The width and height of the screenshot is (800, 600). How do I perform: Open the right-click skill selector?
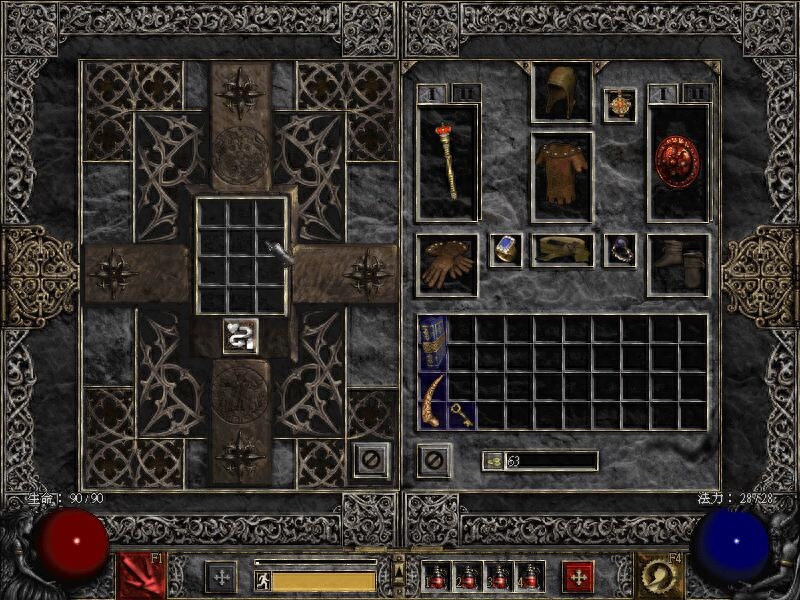coord(660,575)
